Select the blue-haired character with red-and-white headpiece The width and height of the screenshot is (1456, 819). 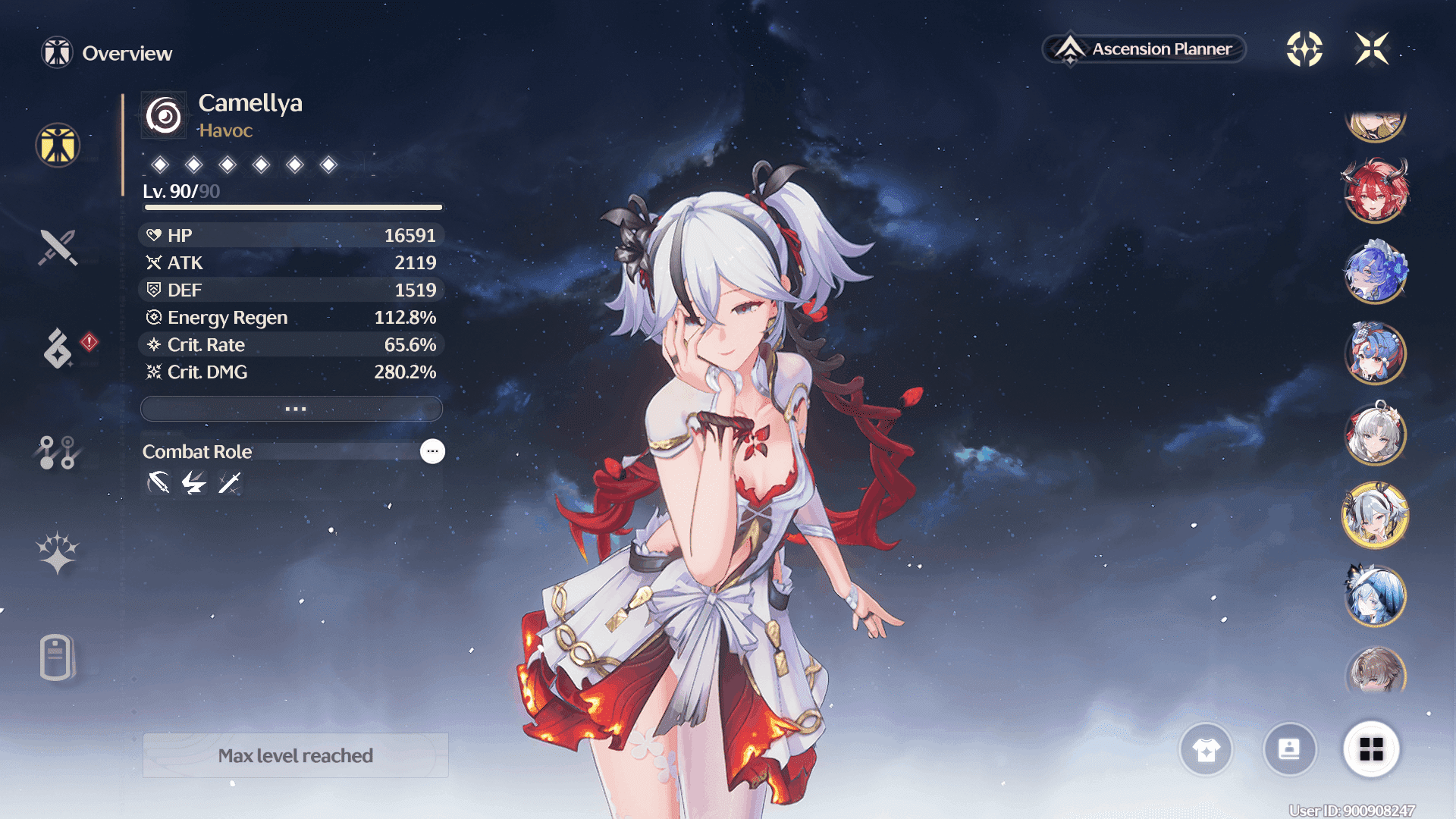1376,353
